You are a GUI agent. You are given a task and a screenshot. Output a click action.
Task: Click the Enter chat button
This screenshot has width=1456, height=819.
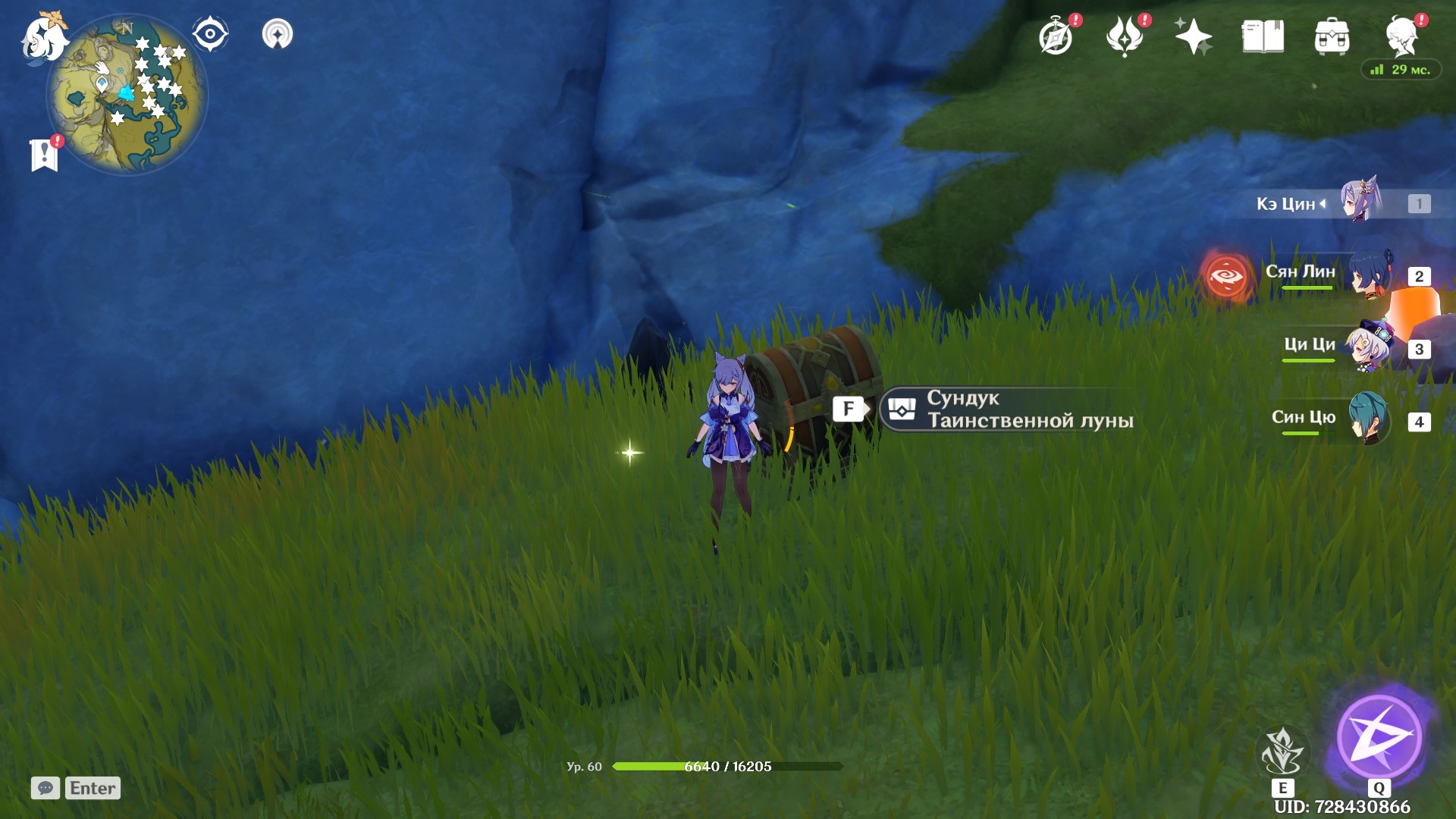(x=91, y=788)
